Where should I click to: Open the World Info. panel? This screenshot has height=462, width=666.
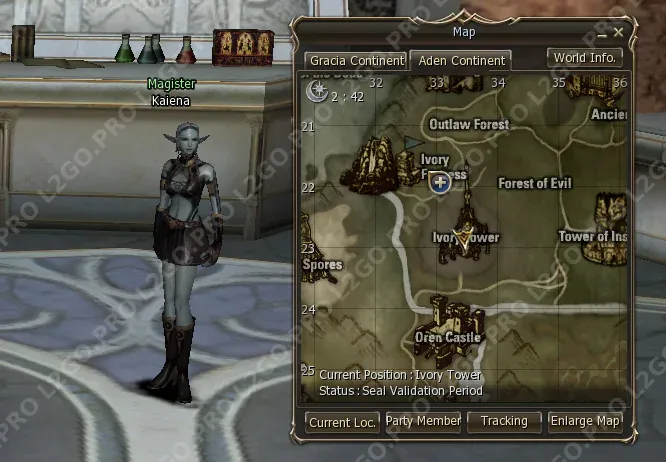tap(585, 58)
